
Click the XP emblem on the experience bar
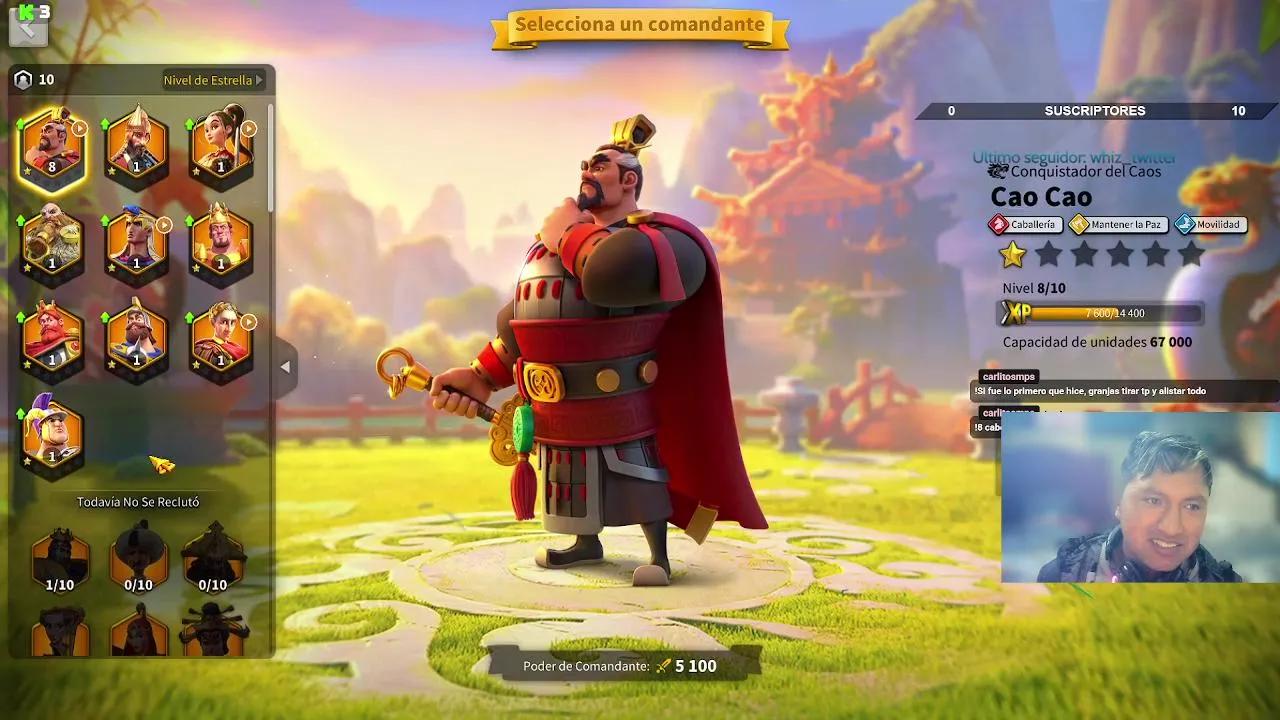pyautogui.click(x=1016, y=313)
